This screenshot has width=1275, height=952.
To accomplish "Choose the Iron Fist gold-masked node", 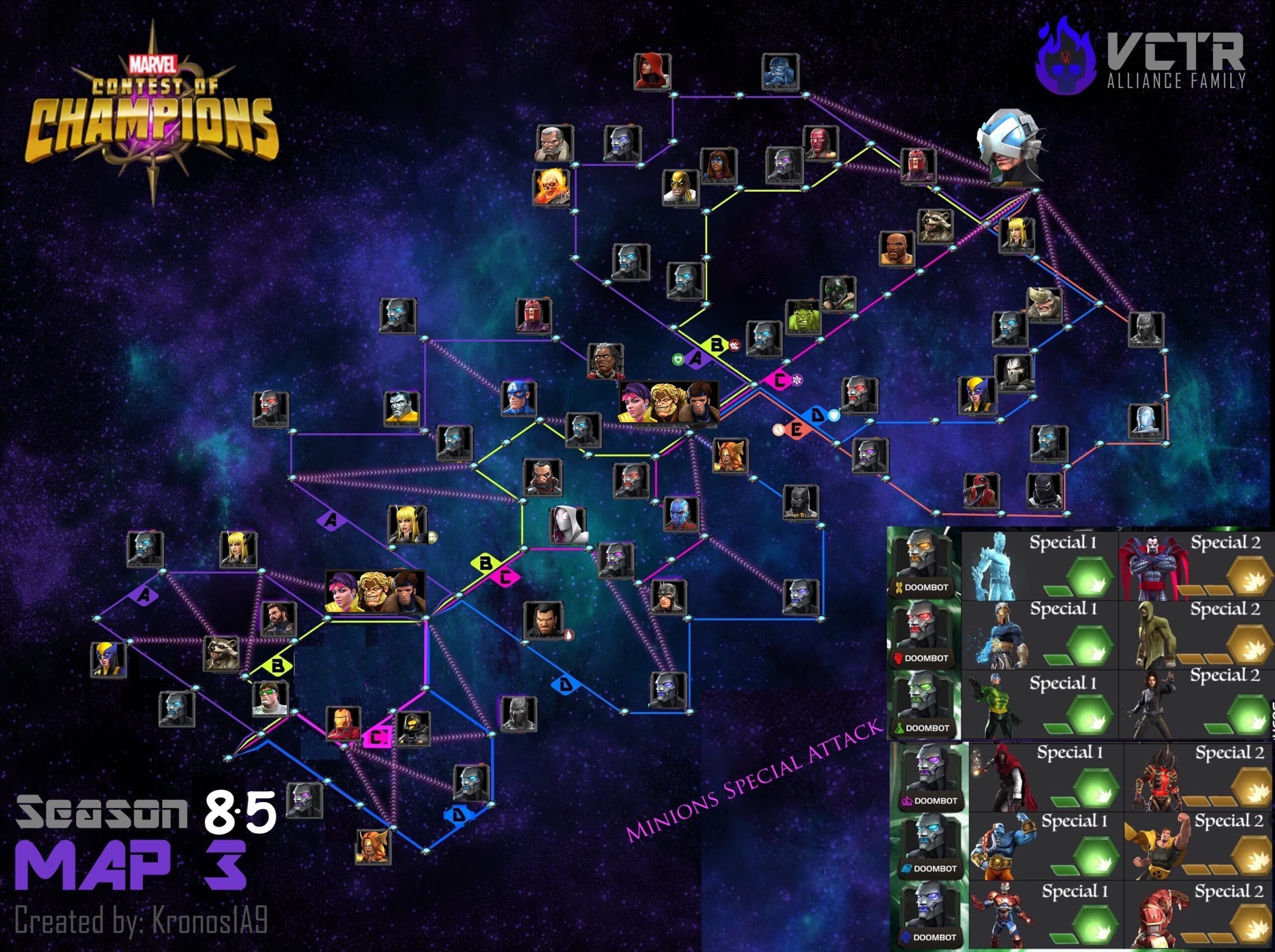I will pyautogui.click(x=680, y=187).
